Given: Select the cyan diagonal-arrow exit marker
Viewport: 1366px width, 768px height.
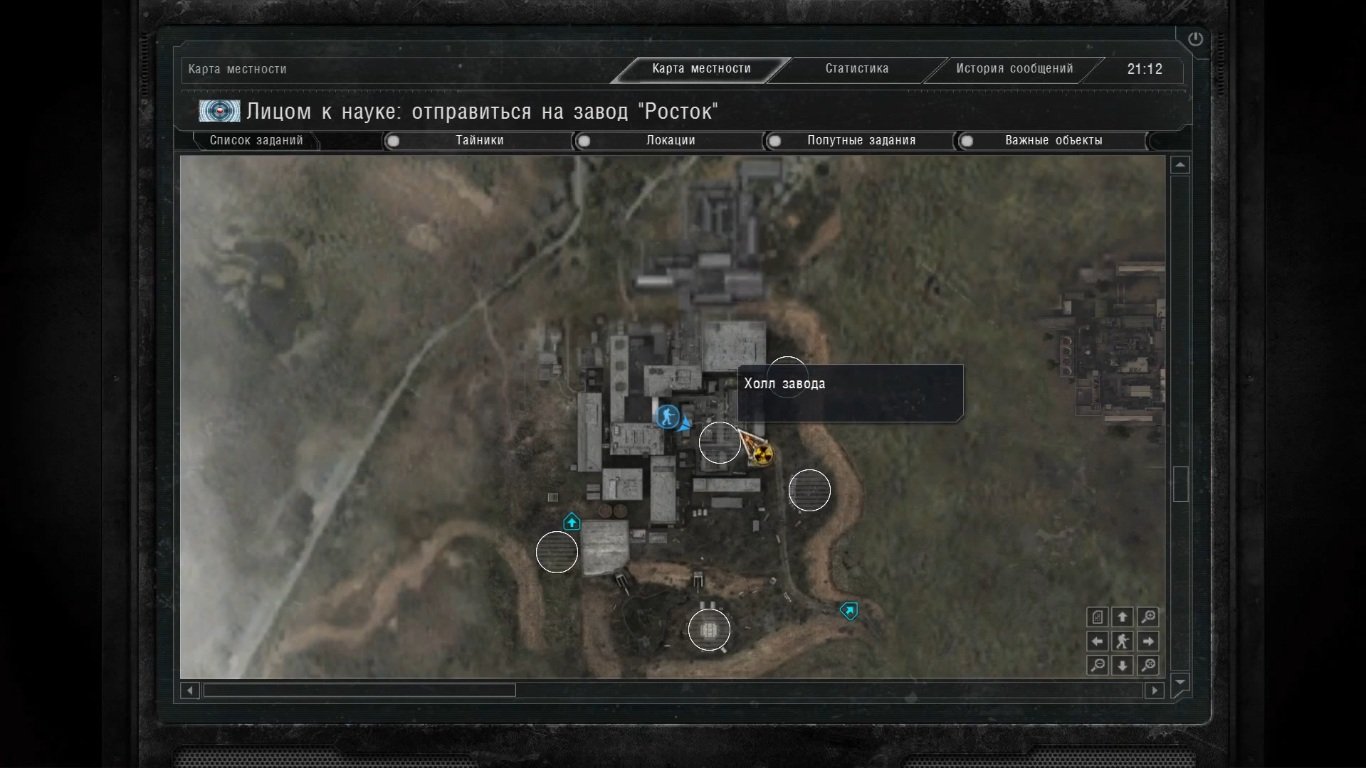Looking at the screenshot, I should point(849,609).
